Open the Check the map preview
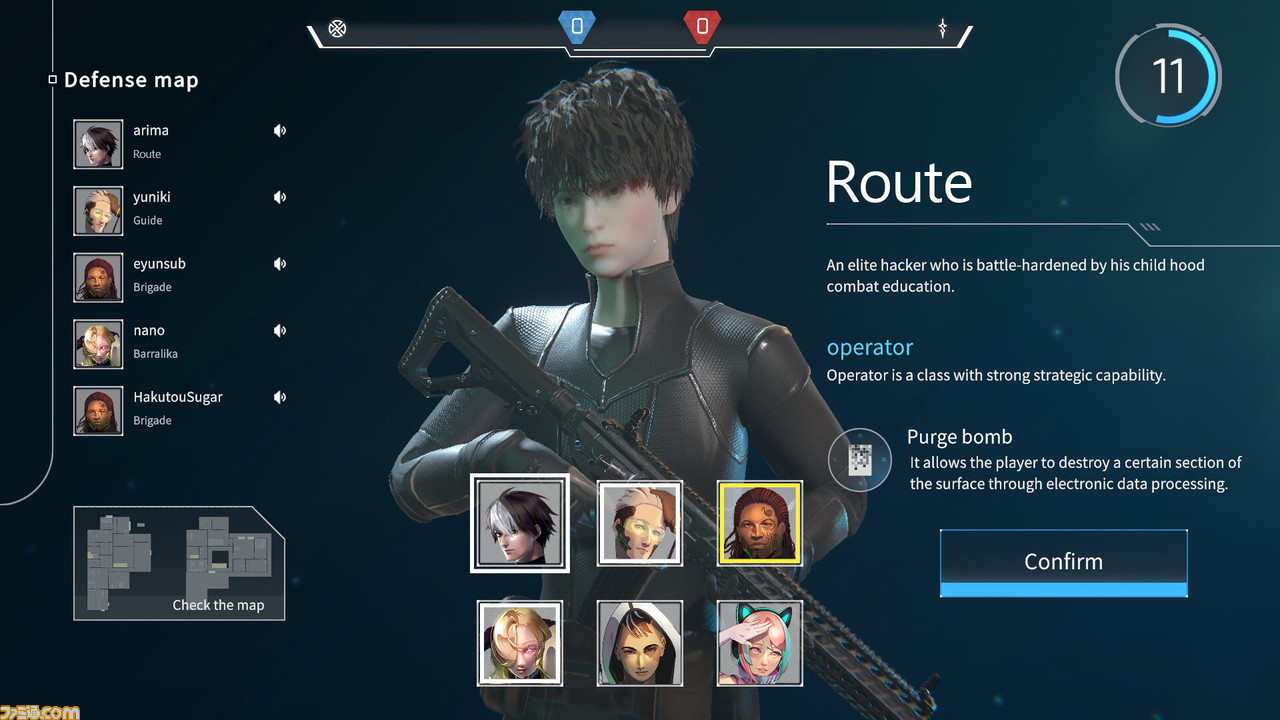Image resolution: width=1280 pixels, height=720 pixels. point(179,563)
